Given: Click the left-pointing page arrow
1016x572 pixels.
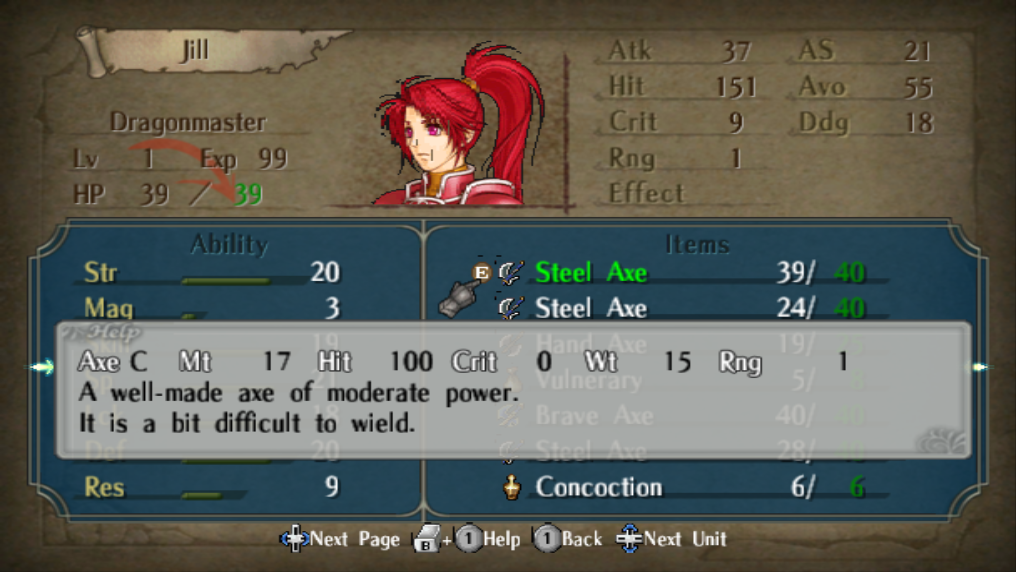Looking at the screenshot, I should tap(42, 367).
